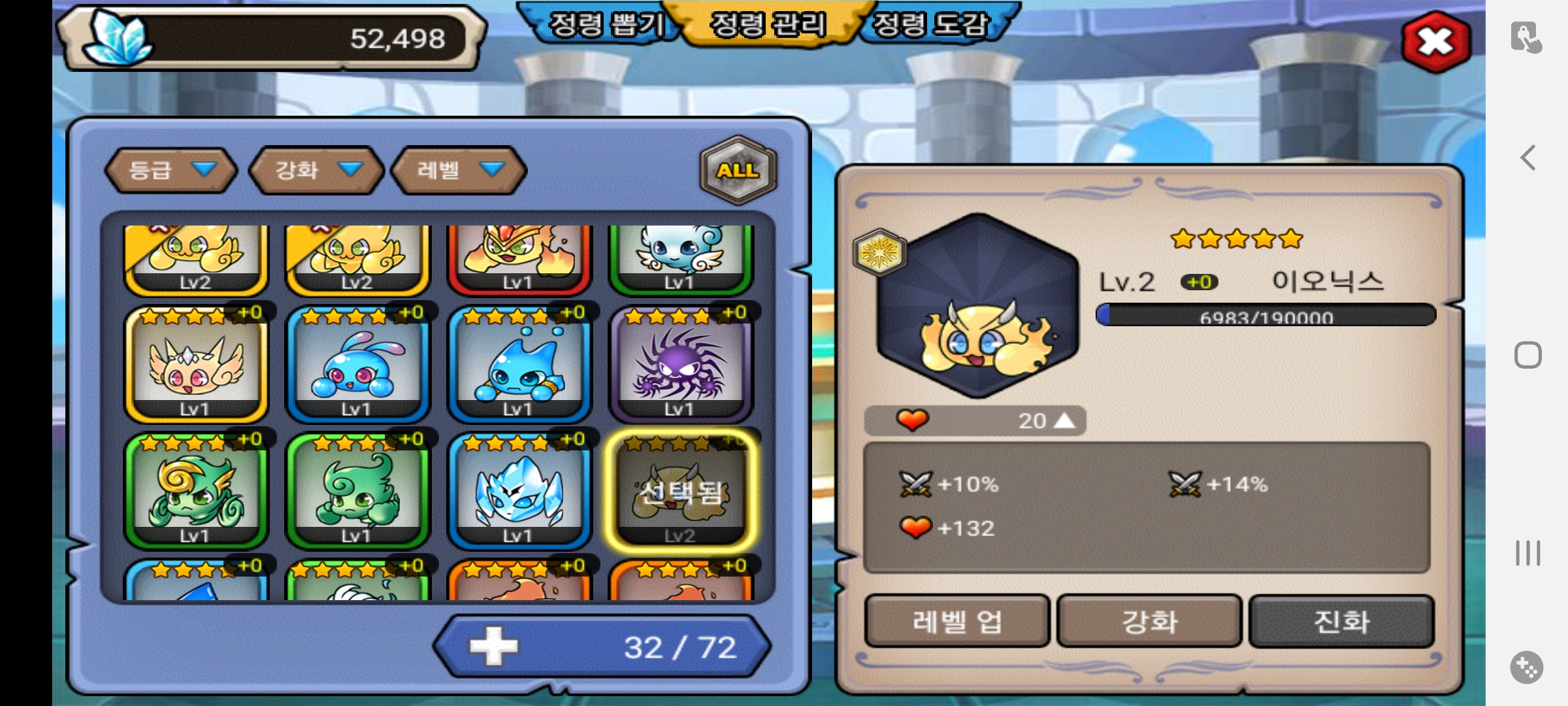1568x706 pixels.
Task: Click the 진화 evolve button
Action: (x=1341, y=621)
